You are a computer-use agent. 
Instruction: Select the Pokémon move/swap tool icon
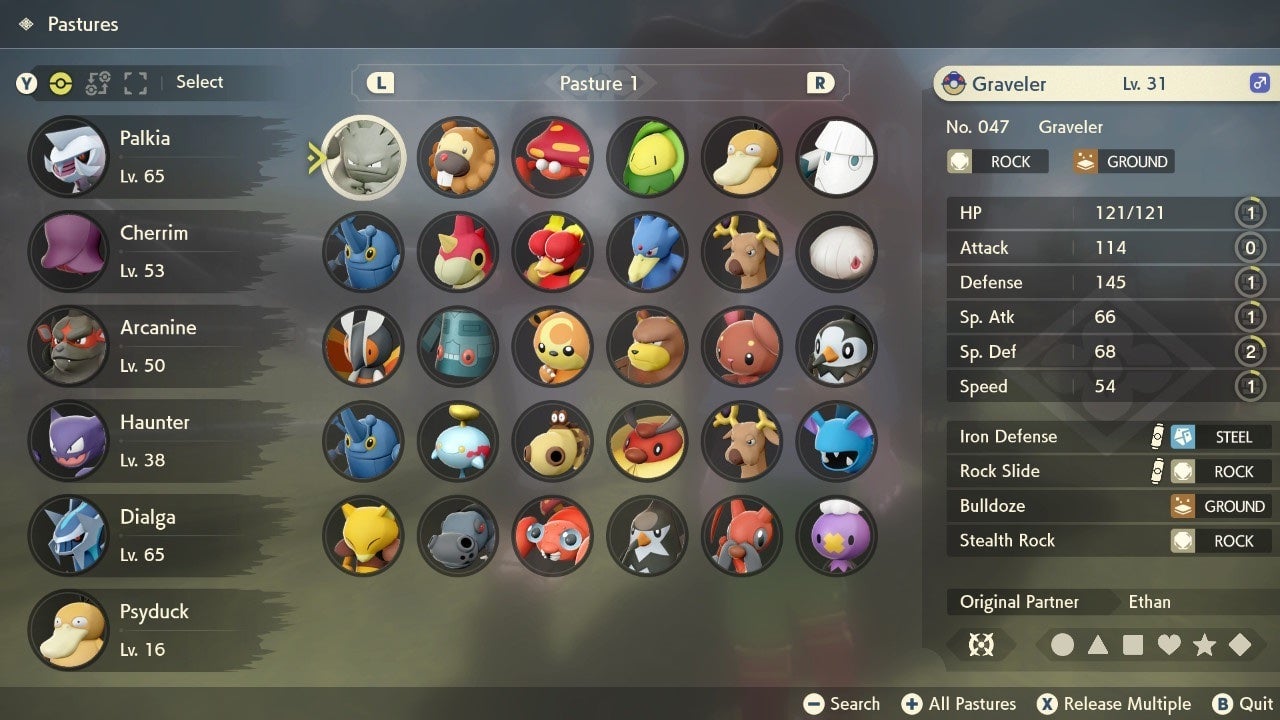point(97,83)
